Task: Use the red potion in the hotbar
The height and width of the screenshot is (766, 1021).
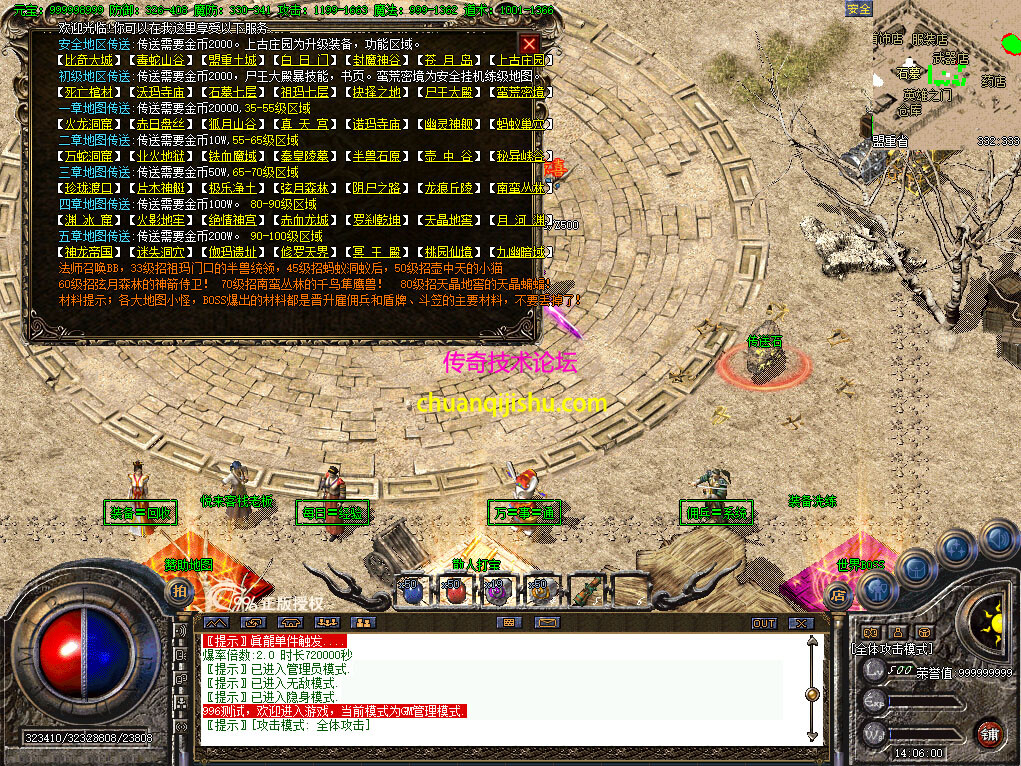Action: [x=455, y=592]
